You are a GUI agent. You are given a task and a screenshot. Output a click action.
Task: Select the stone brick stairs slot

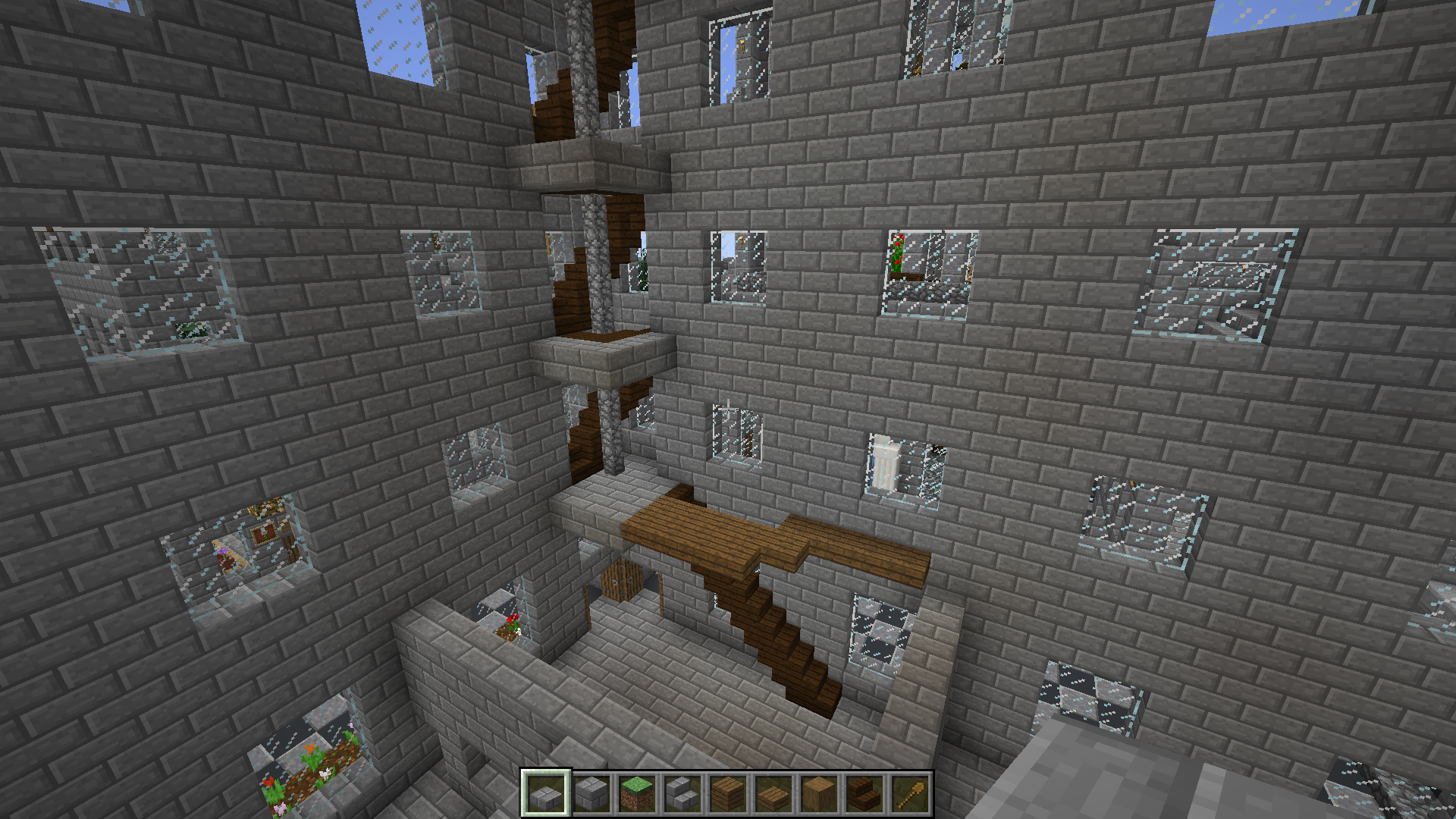pyautogui.click(x=682, y=793)
